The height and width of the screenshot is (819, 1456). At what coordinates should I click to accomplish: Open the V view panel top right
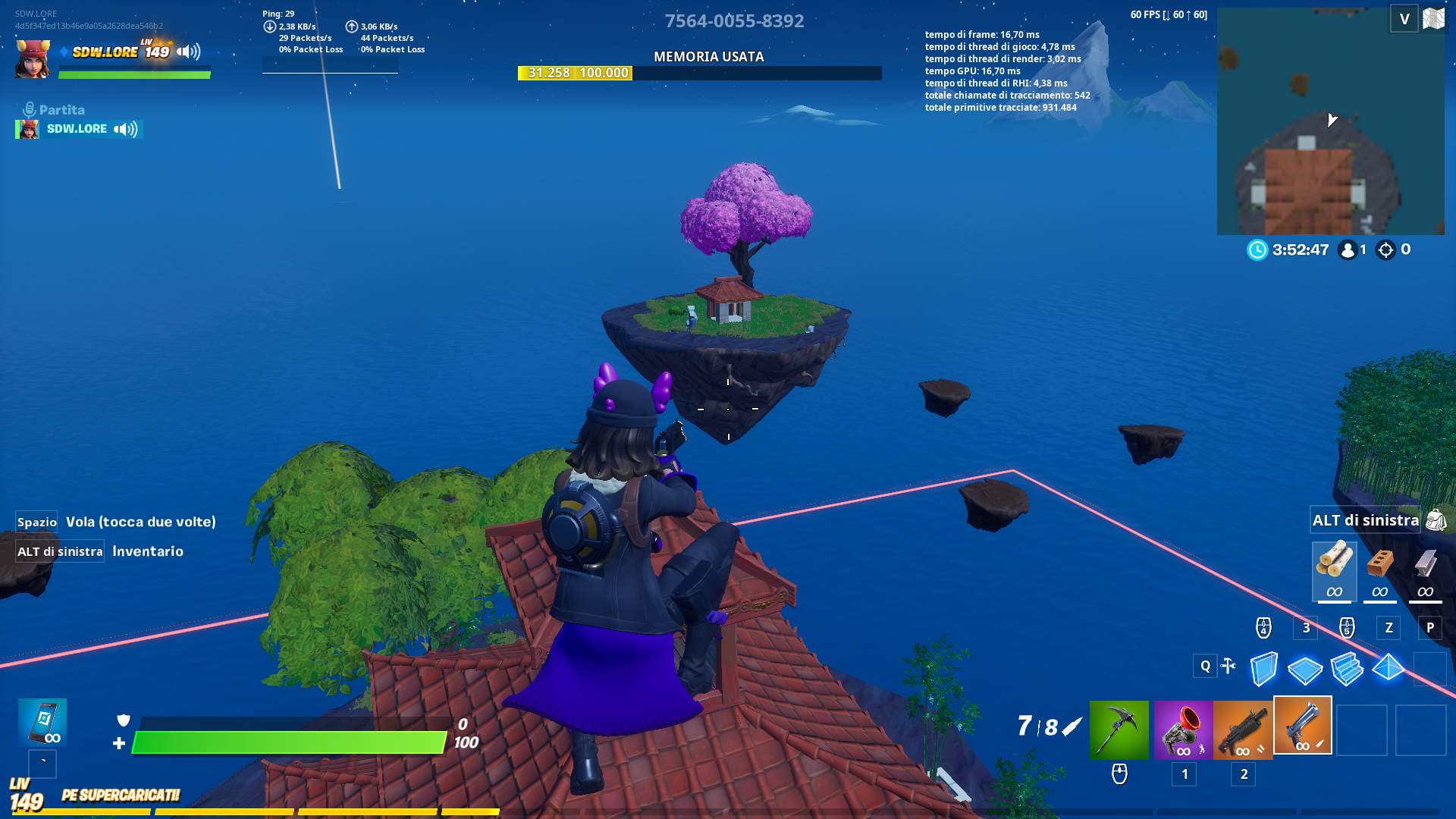1404,19
